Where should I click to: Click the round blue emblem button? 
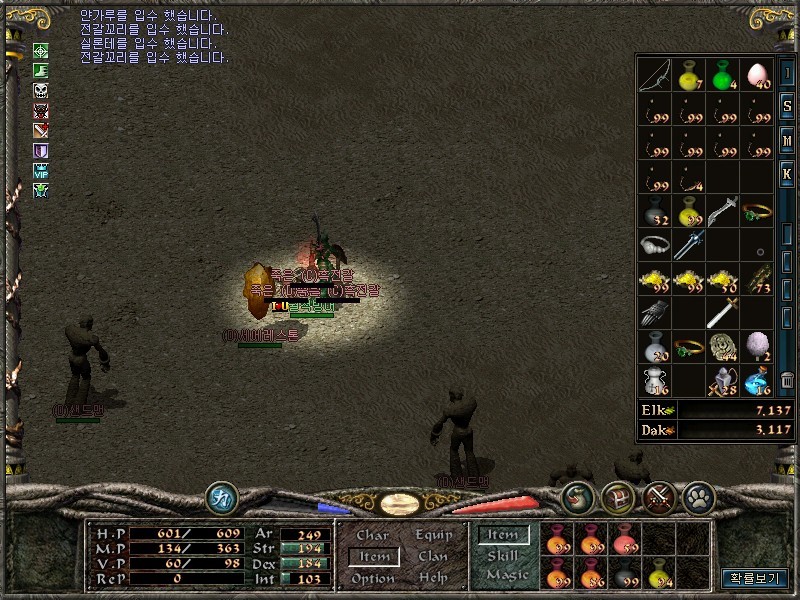tap(221, 497)
